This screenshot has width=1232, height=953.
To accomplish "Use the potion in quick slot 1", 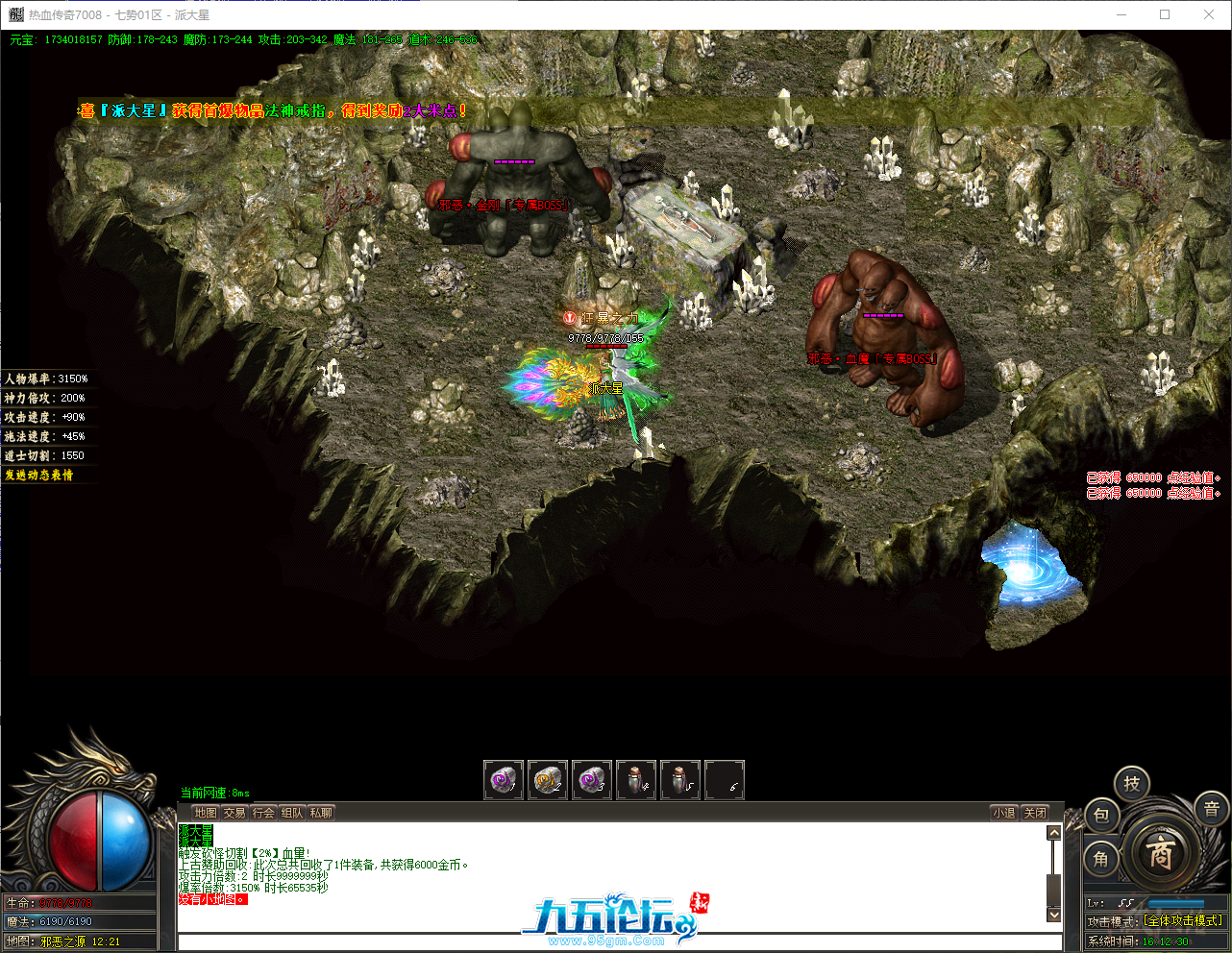I will coord(503,780).
